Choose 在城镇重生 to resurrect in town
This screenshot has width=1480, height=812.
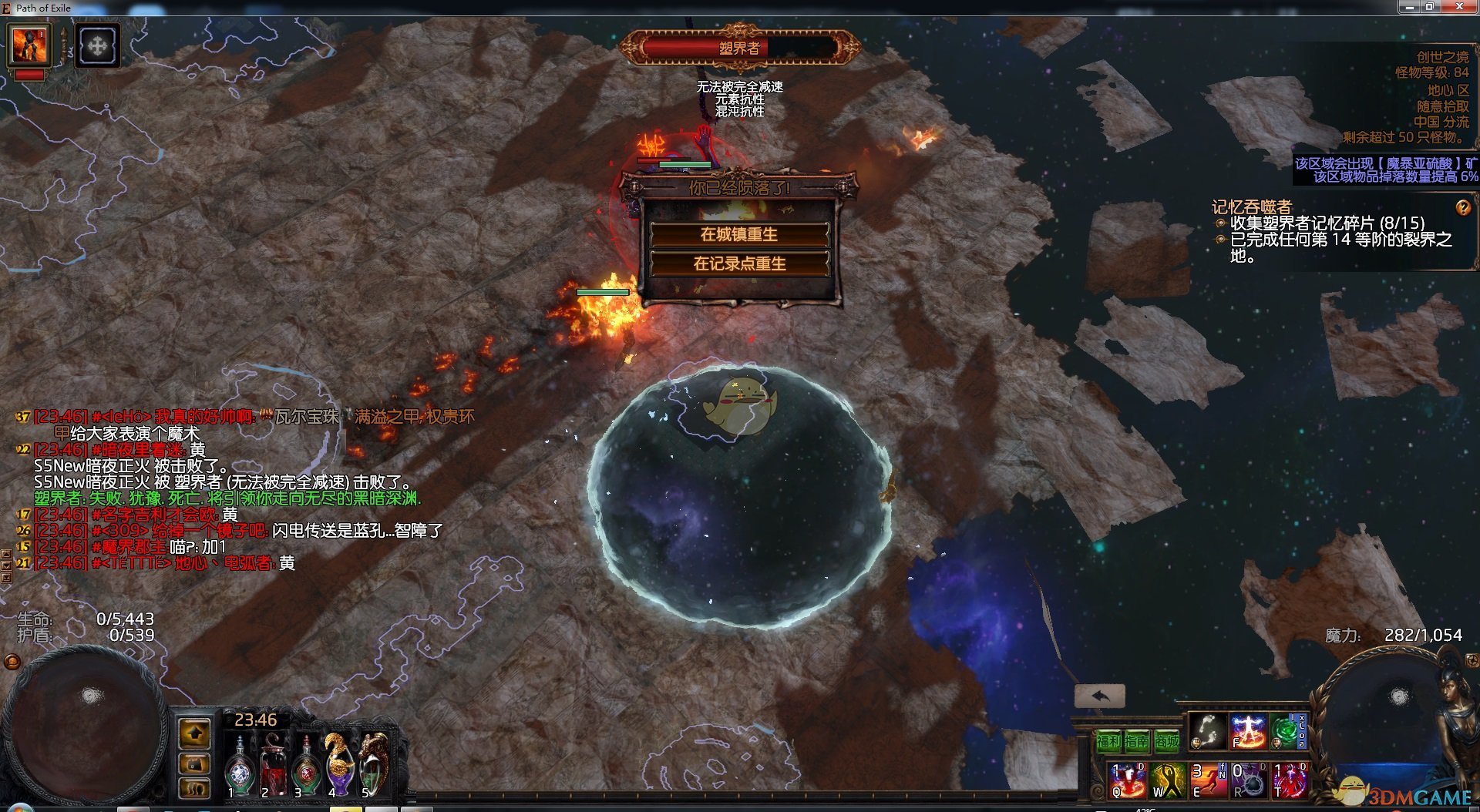coord(739,234)
